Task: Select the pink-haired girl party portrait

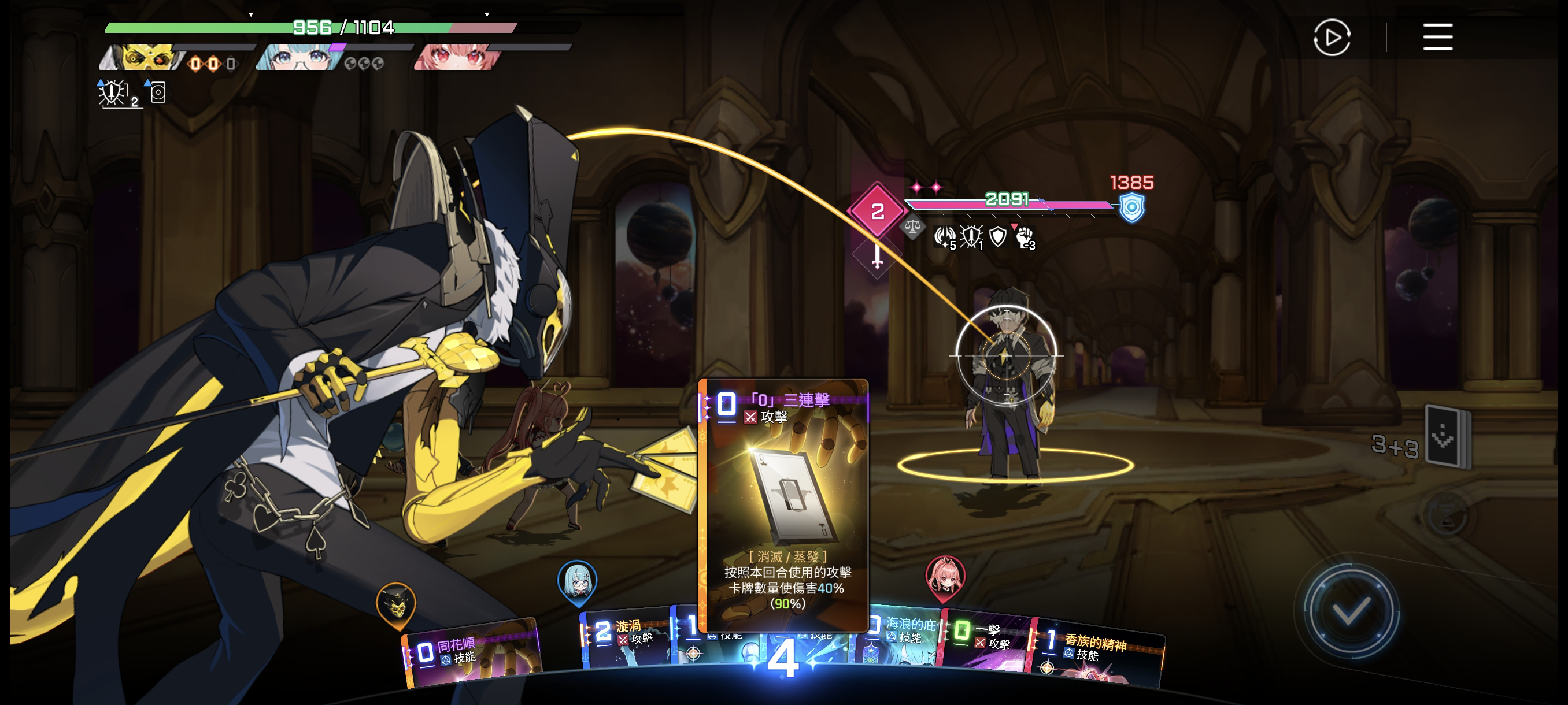Action: pyautogui.click(x=458, y=58)
